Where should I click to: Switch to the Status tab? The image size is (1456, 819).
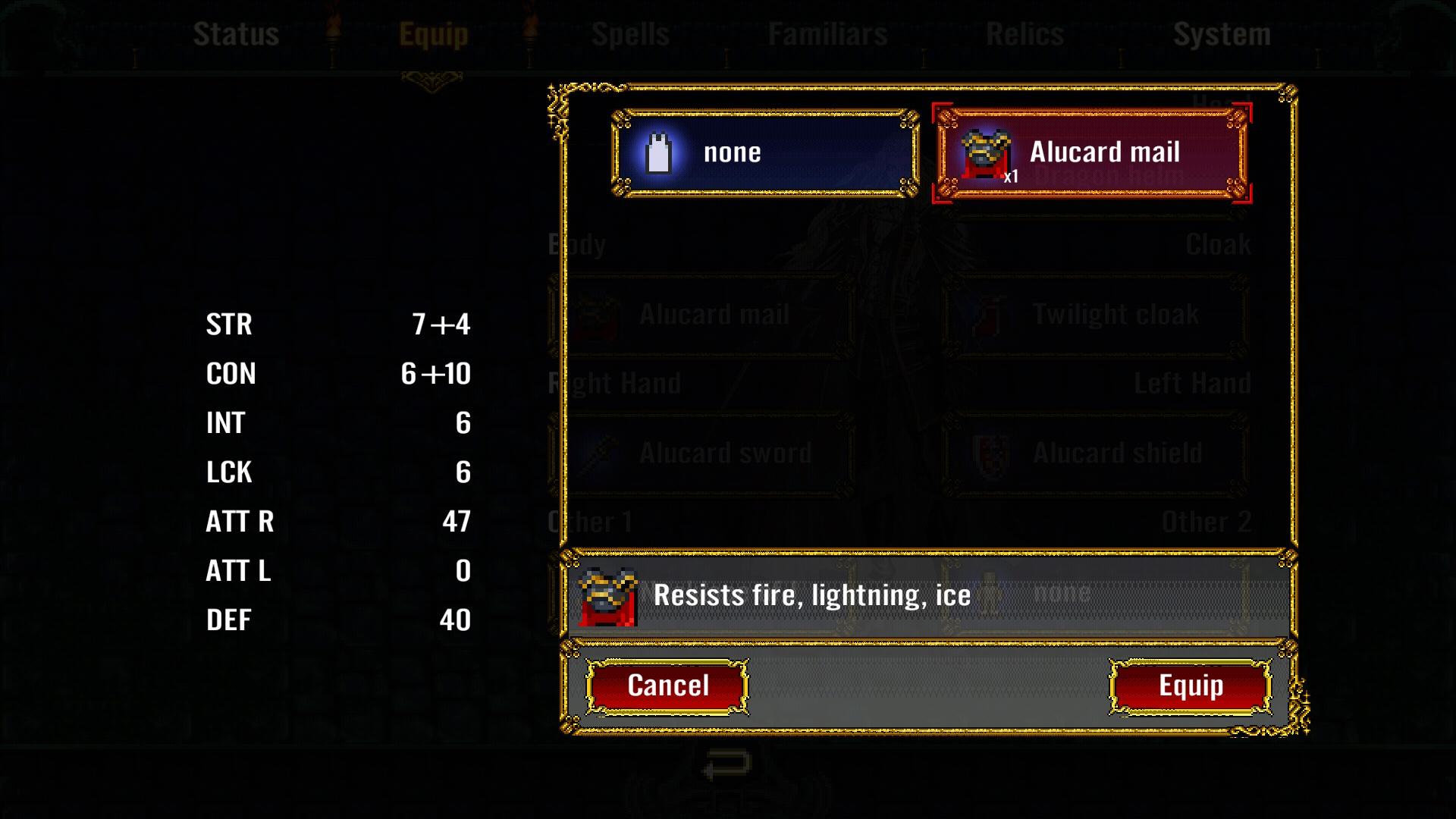point(237,33)
